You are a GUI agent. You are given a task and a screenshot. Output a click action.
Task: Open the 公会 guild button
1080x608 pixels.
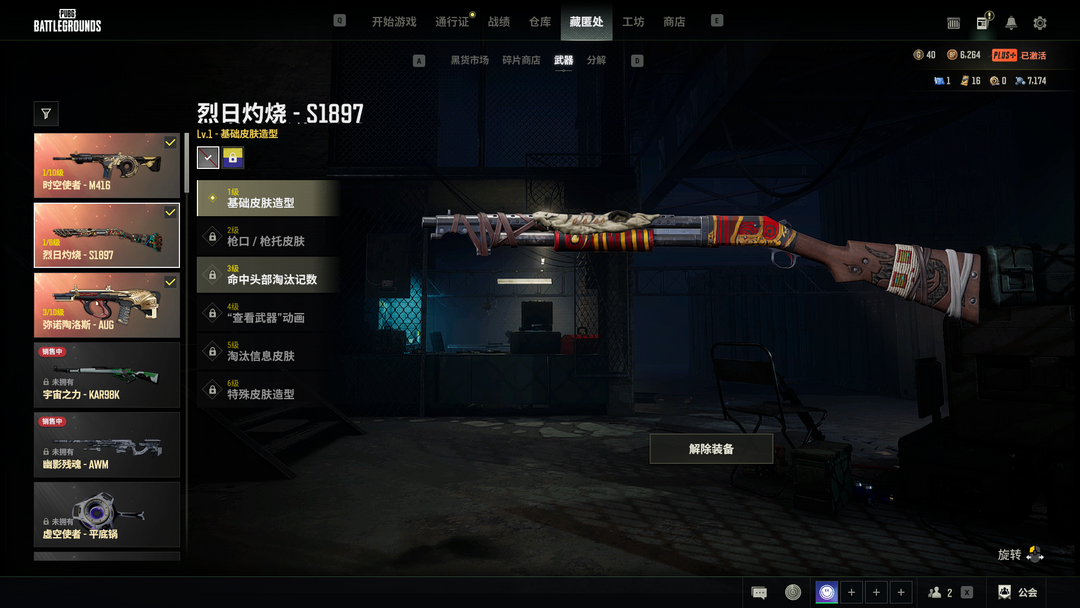pyautogui.click(x=1018, y=592)
